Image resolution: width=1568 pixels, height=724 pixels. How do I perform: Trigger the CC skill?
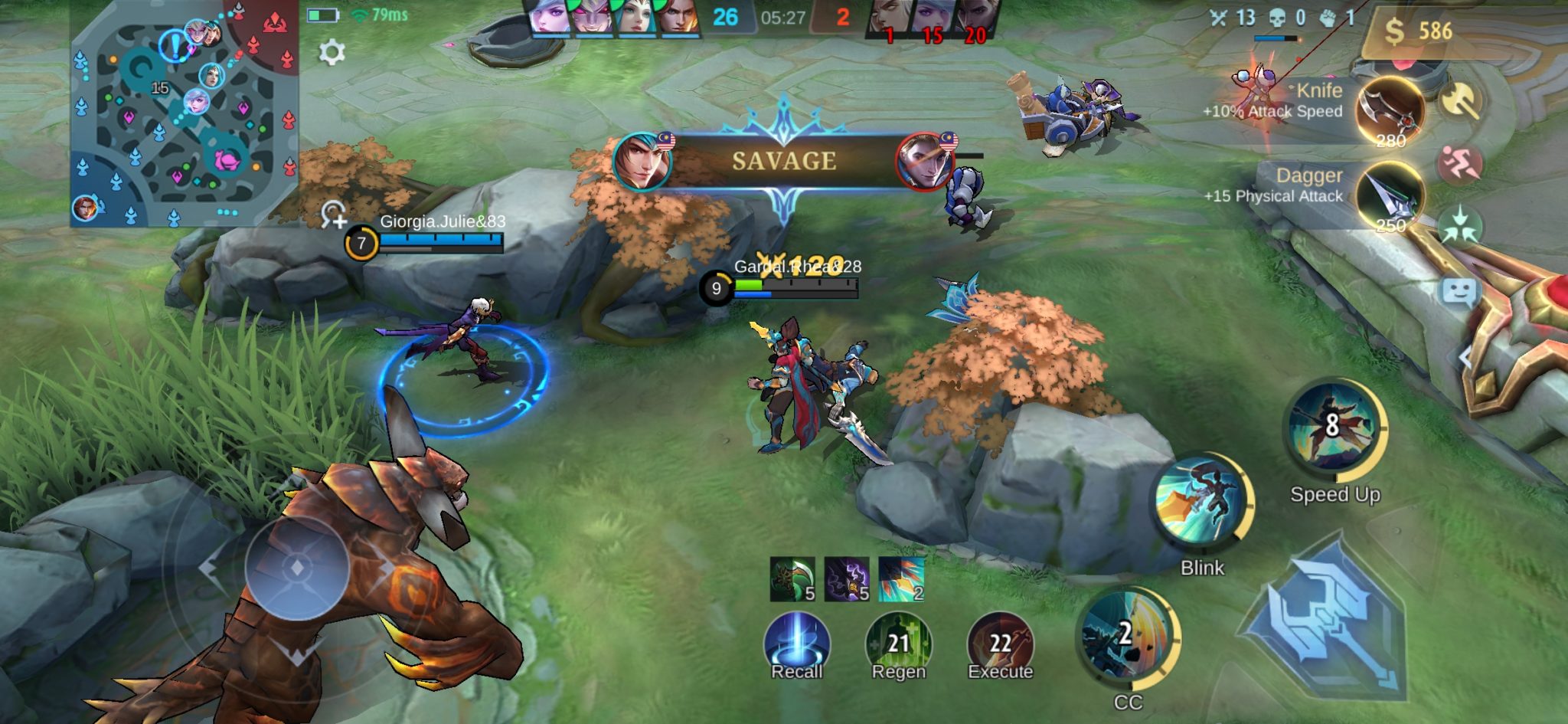(x=1127, y=637)
